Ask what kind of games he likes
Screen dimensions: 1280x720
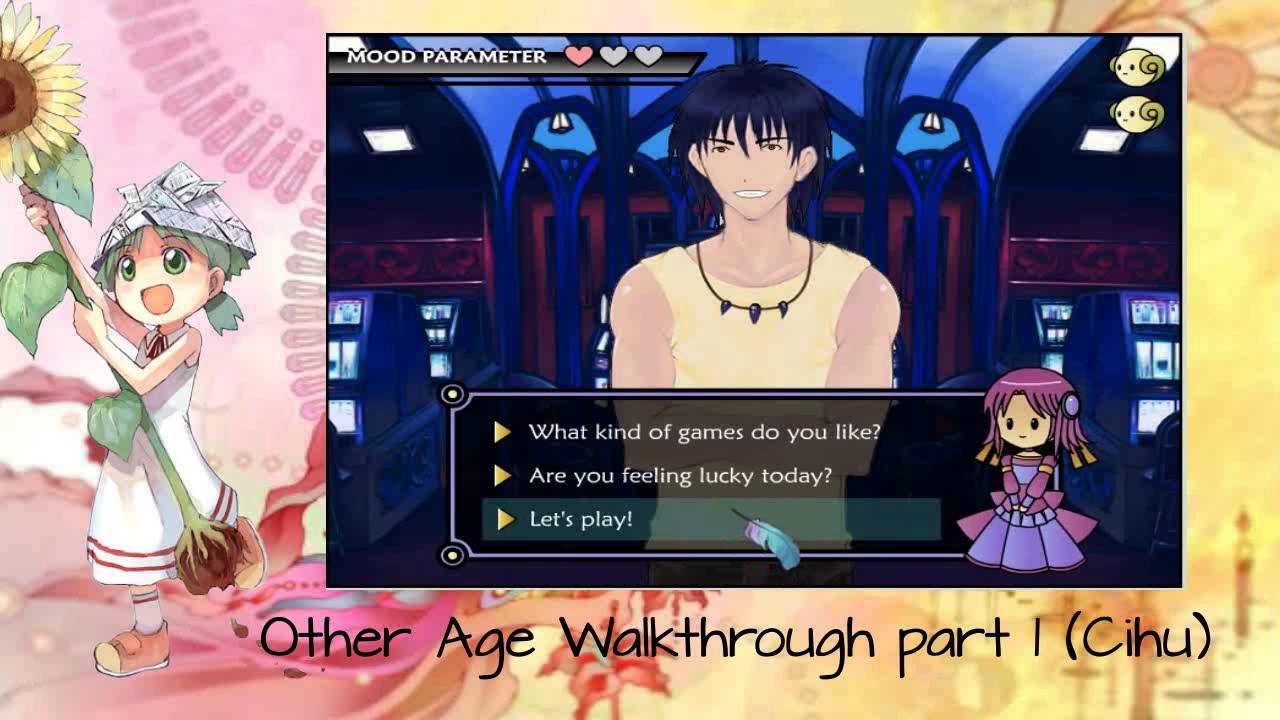[x=704, y=432]
